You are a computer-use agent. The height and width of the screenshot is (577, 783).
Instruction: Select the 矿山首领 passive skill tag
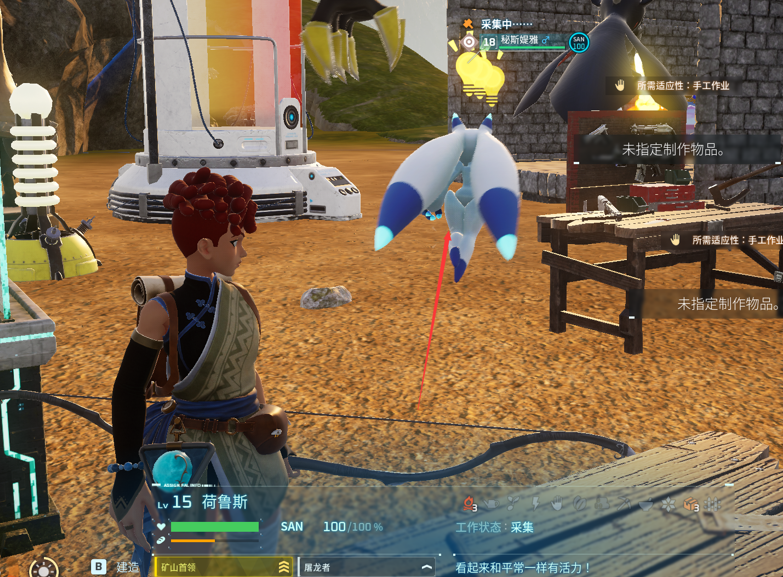[223, 567]
